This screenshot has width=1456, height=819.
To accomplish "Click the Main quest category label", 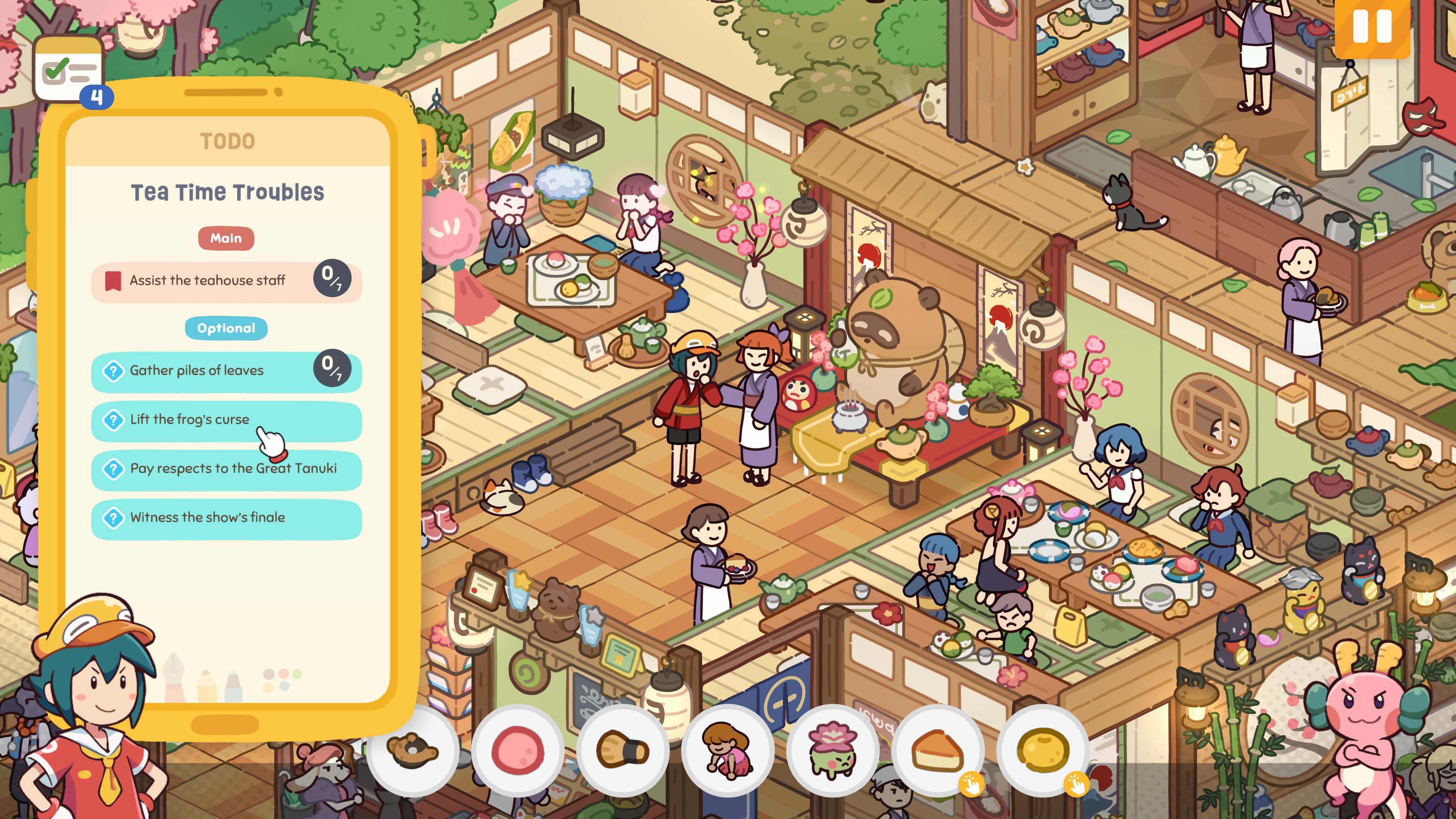I will 226,238.
